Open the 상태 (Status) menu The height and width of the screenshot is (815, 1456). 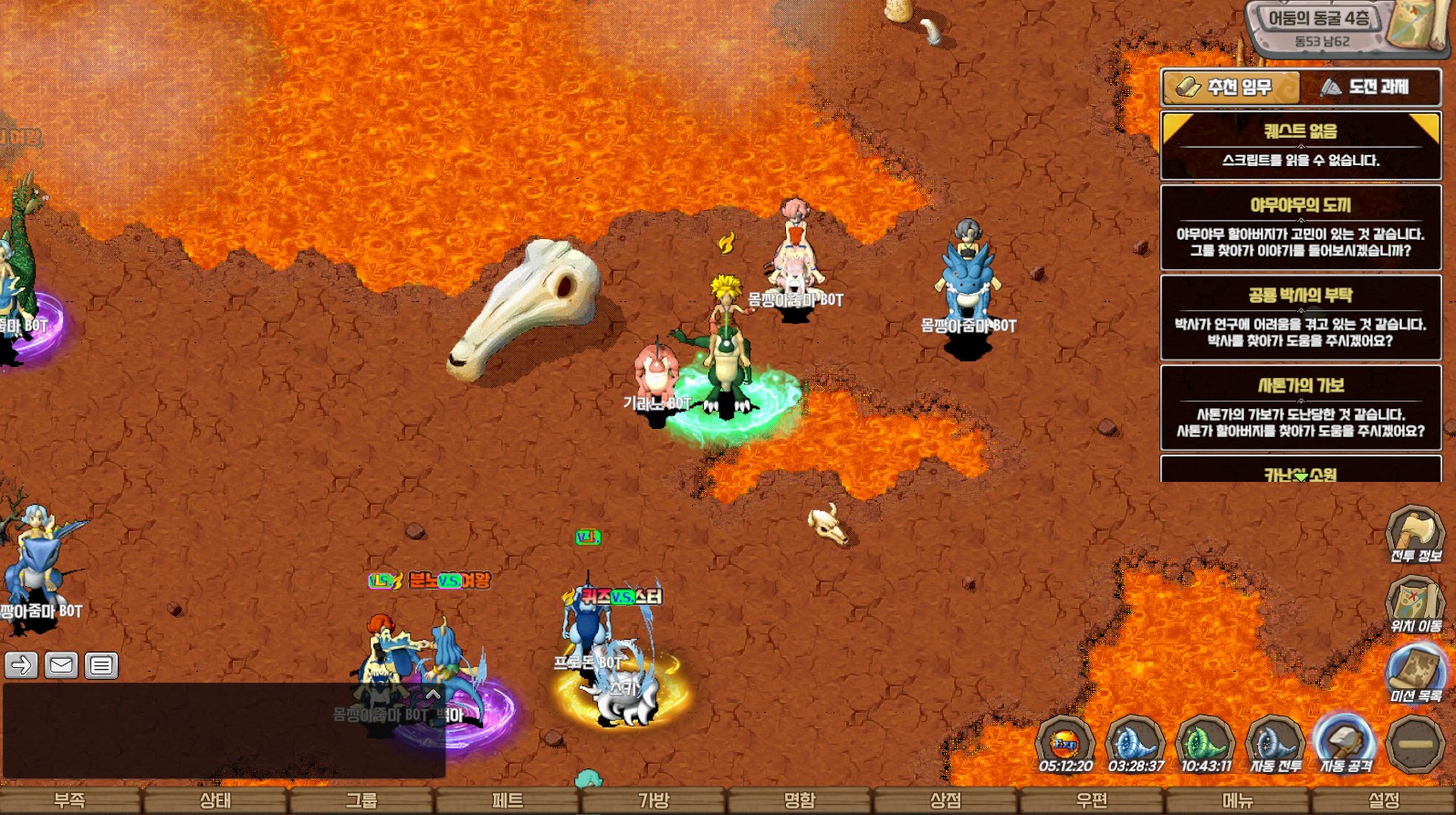[215, 800]
